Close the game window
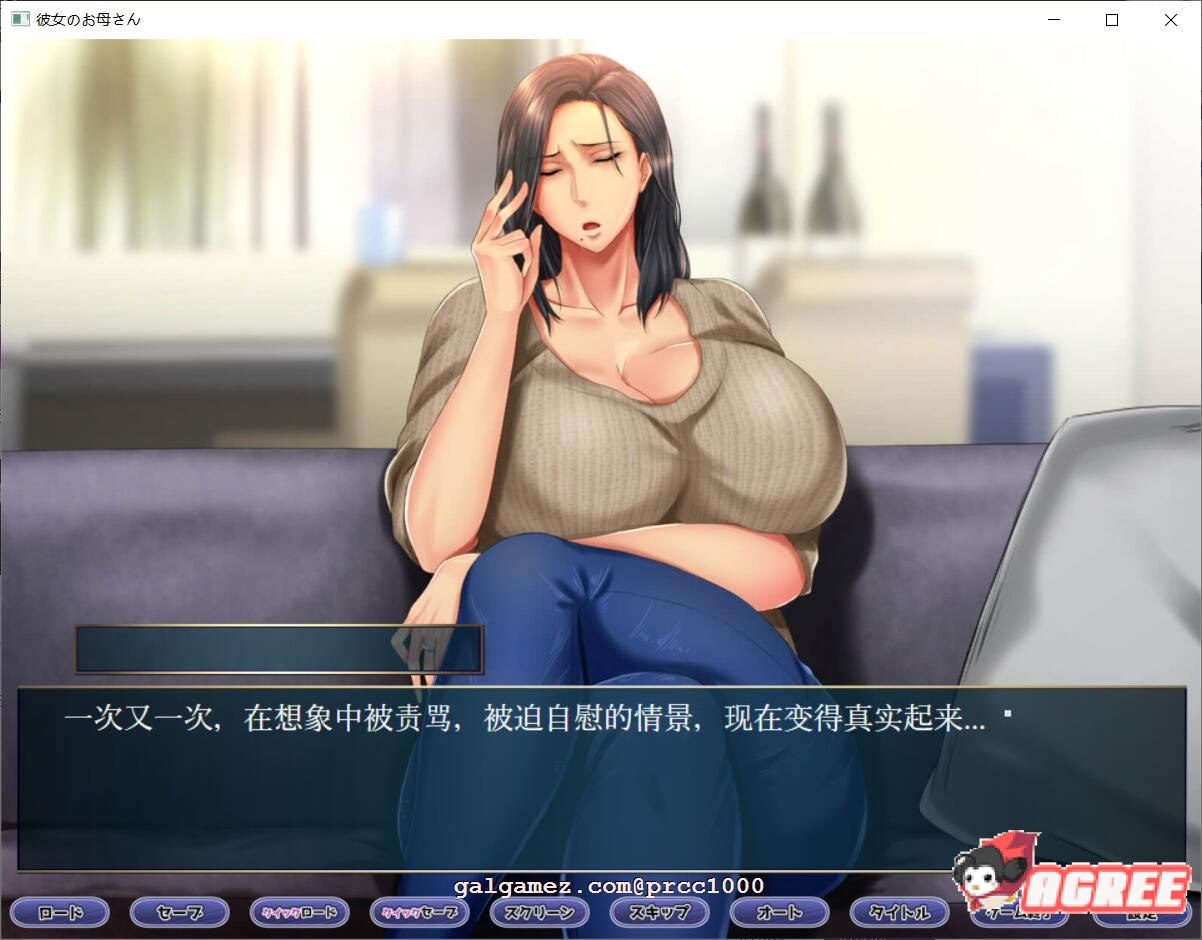Screen dimensions: 1202x940 pos(1170,20)
